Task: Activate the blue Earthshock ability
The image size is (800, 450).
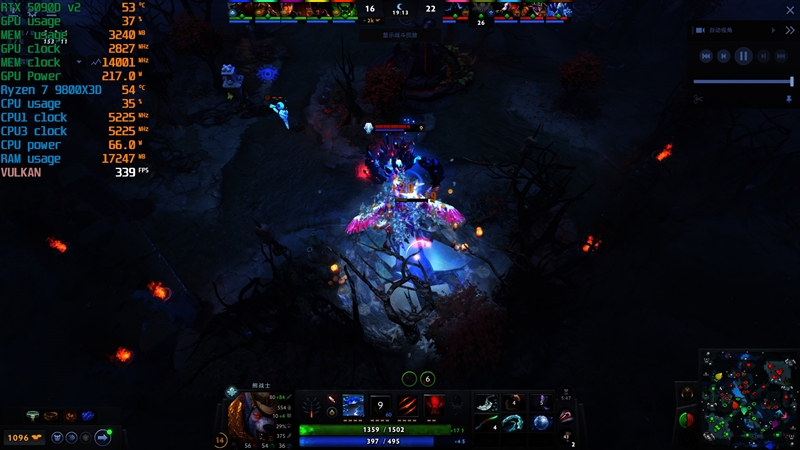Action: click(x=354, y=406)
